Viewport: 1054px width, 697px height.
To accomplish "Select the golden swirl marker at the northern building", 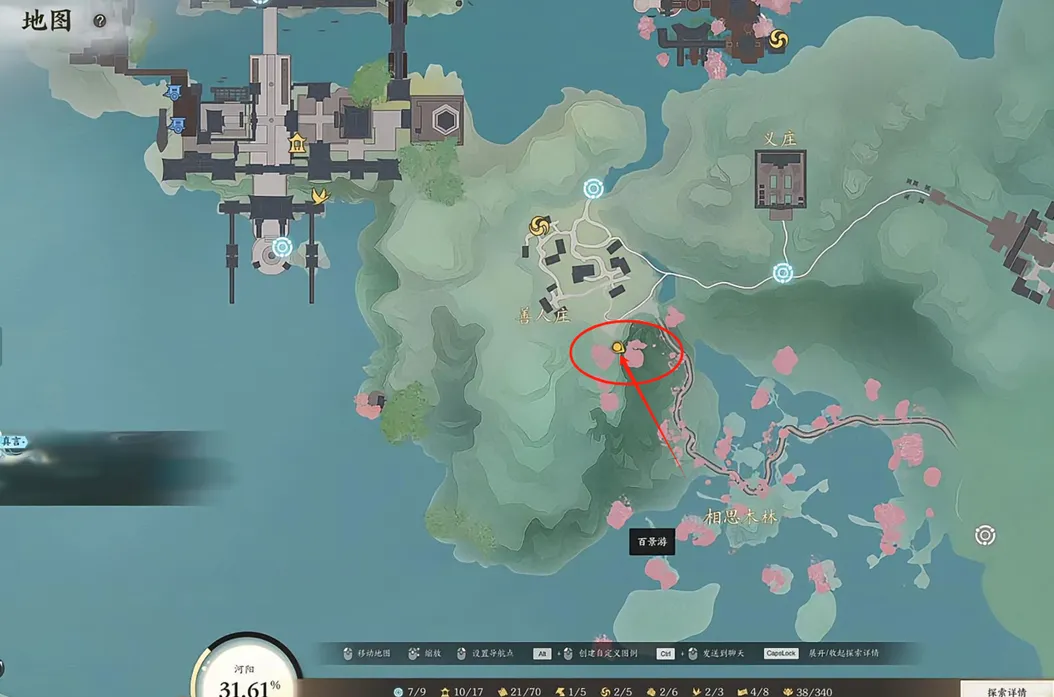I will click(x=779, y=40).
